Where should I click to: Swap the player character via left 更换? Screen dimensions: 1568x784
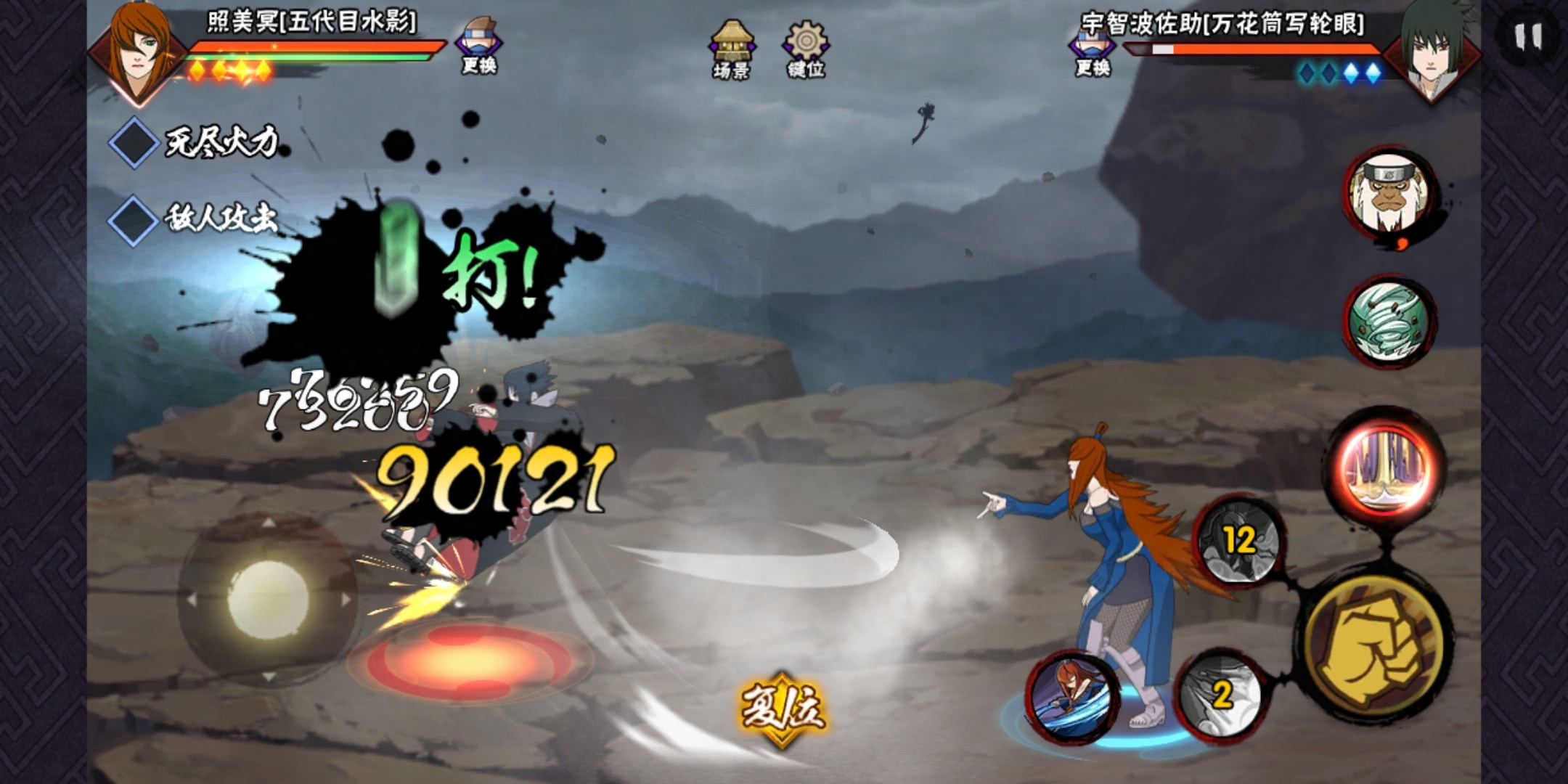coord(478,46)
